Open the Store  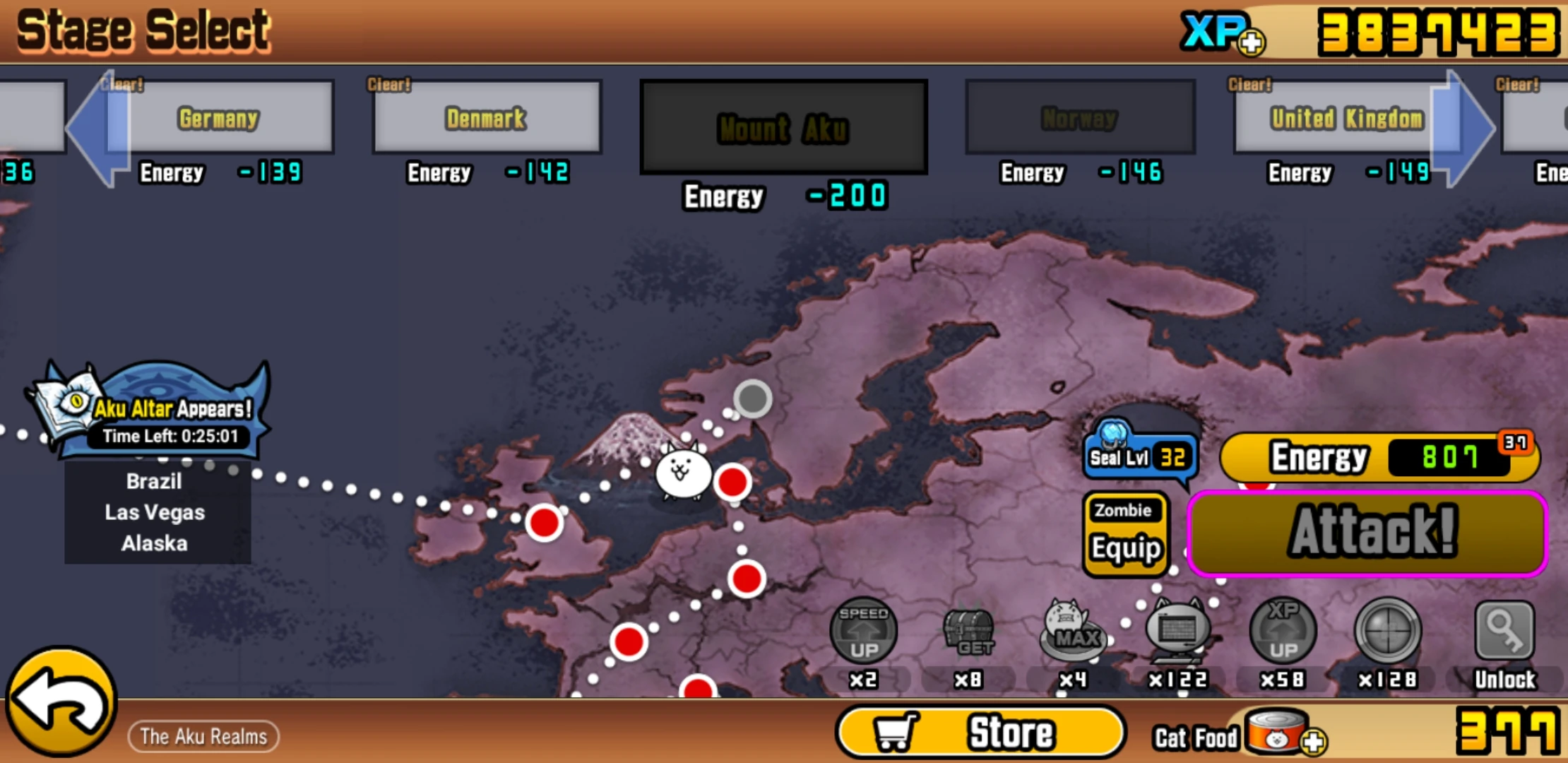pos(980,731)
